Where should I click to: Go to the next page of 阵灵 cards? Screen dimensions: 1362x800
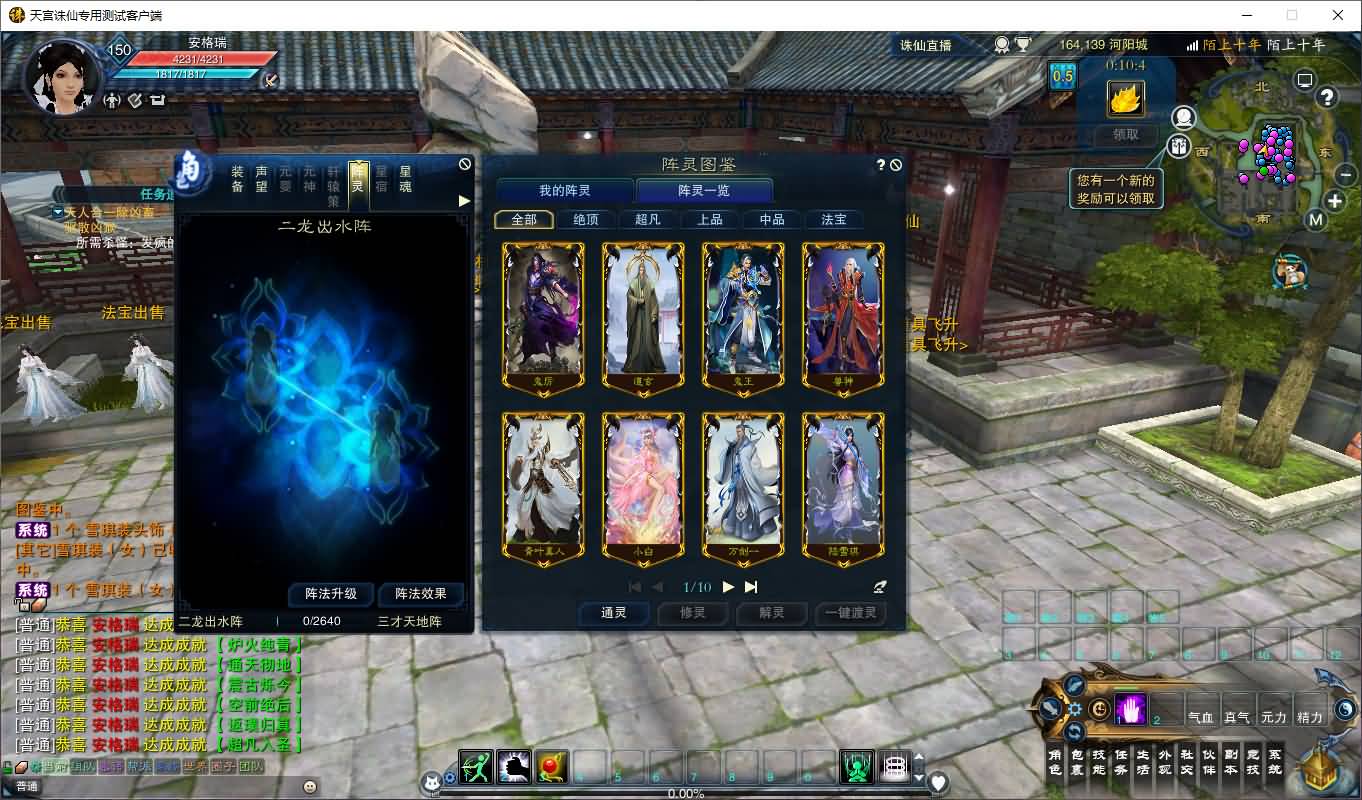tap(728, 588)
